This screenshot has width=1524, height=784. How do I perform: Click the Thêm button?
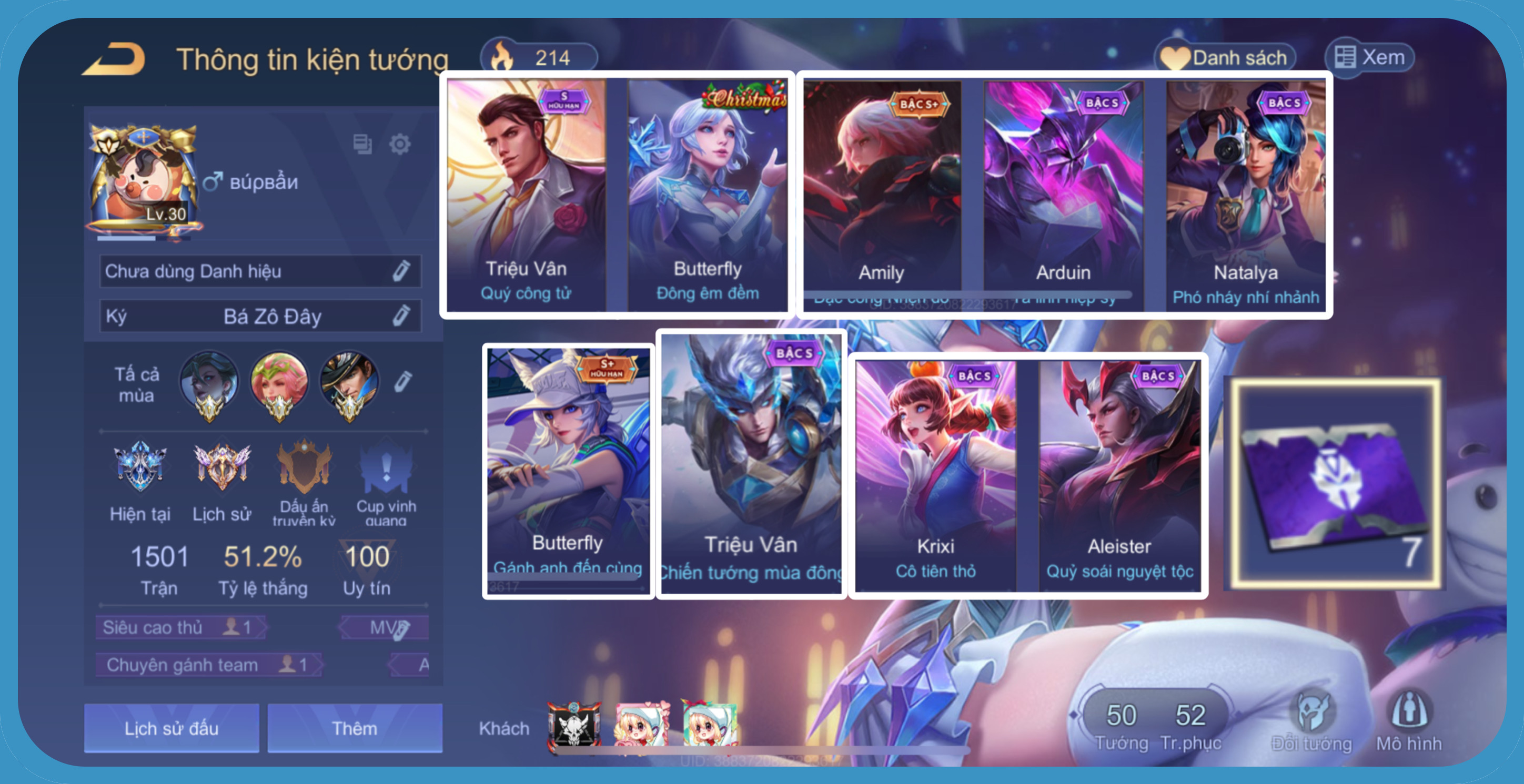(355, 728)
